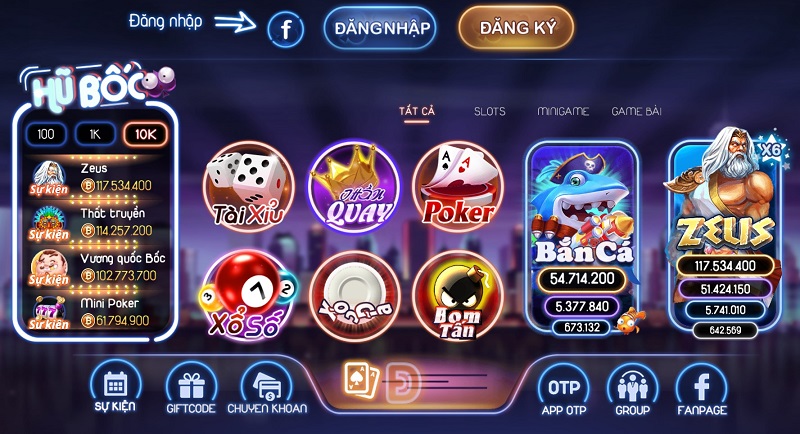Open the Đăng Ký registration button
This screenshot has height=434, width=800.
pos(516,29)
